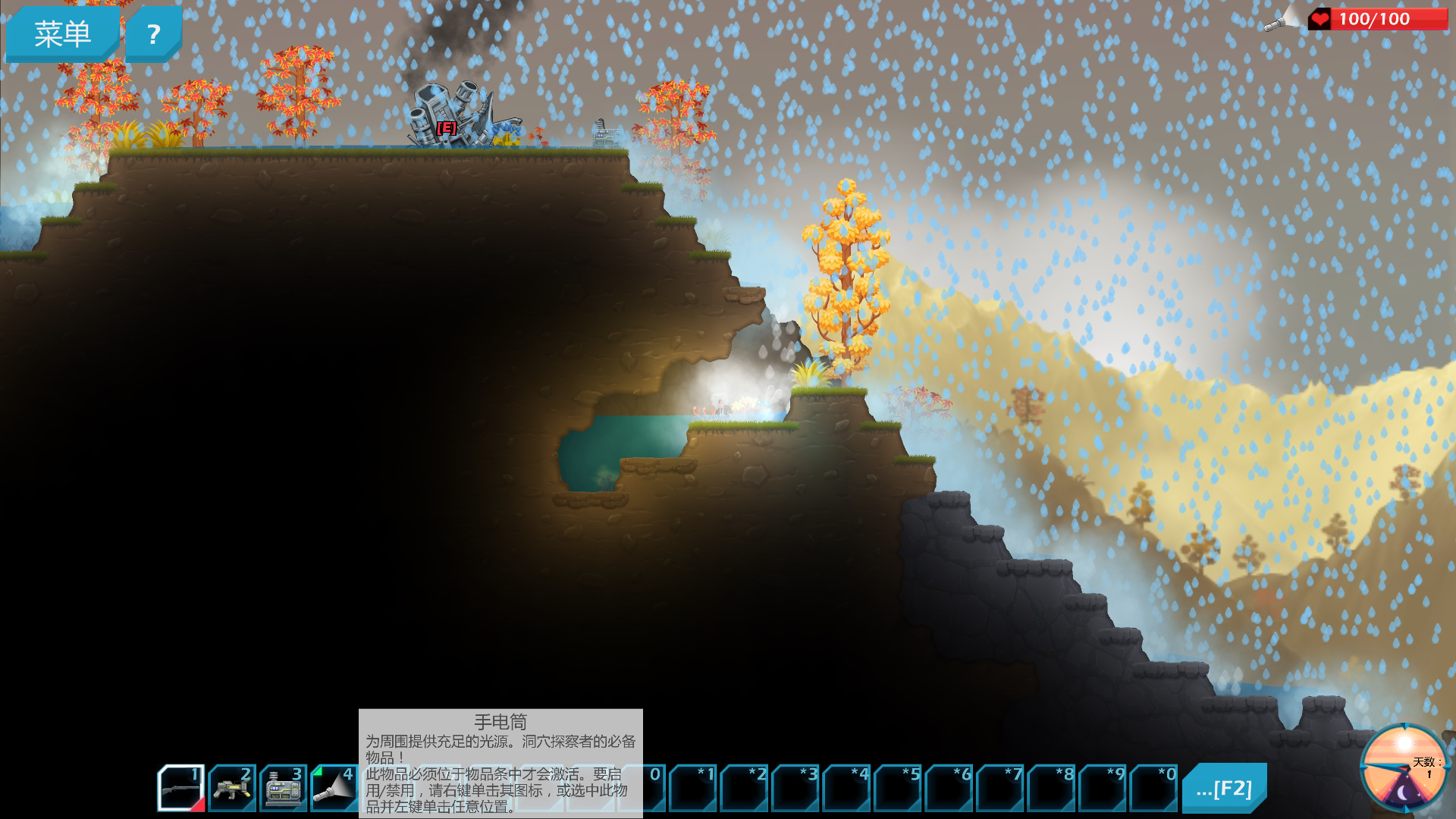The width and height of the screenshot is (1456, 819).
Task: Choose the yellow blaster tool in slot 2
Action: (232, 789)
